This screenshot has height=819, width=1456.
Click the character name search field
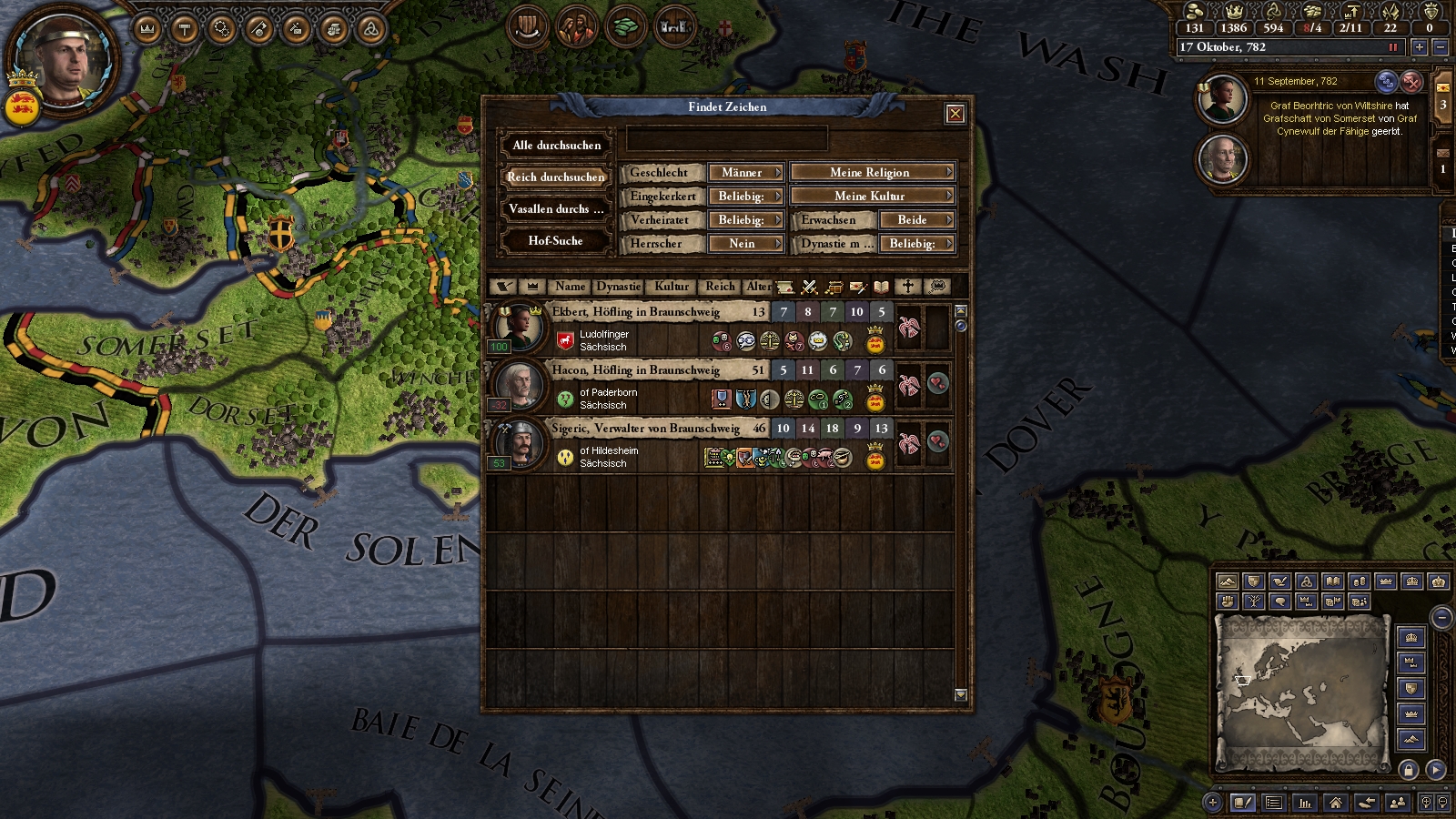[727, 139]
